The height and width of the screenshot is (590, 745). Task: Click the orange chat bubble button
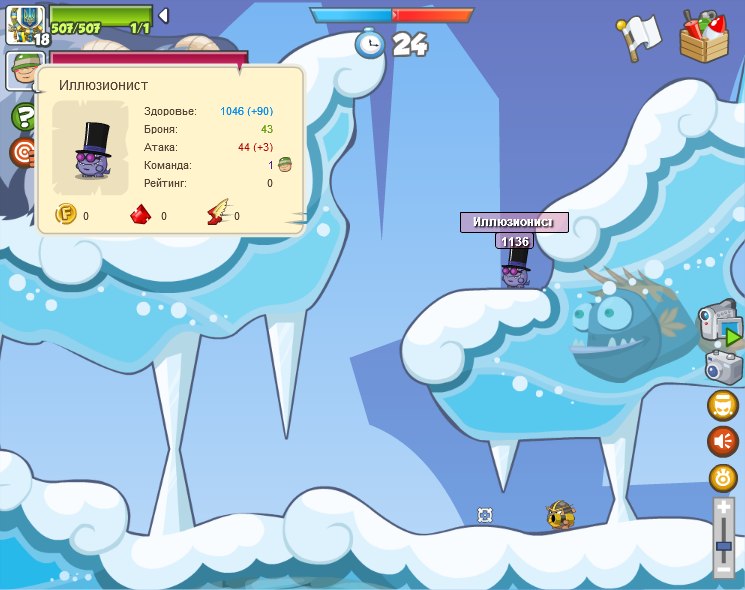pyautogui.click(x=723, y=405)
